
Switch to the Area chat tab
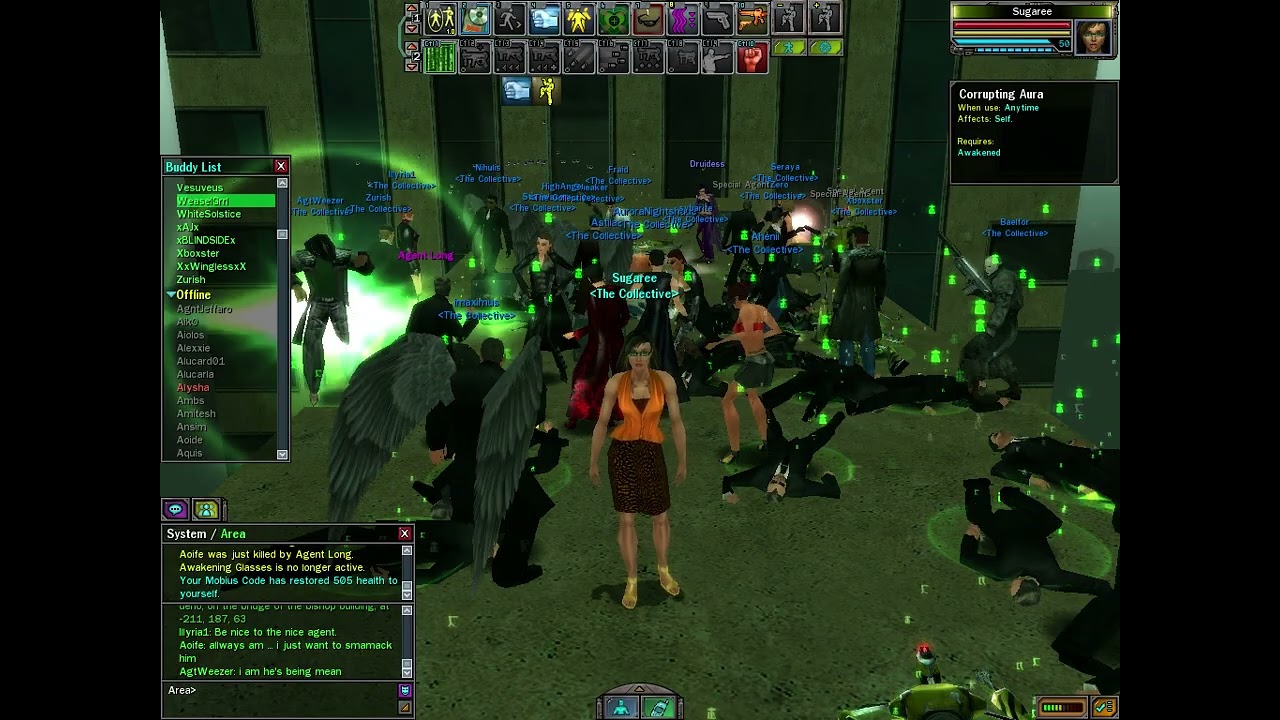233,534
